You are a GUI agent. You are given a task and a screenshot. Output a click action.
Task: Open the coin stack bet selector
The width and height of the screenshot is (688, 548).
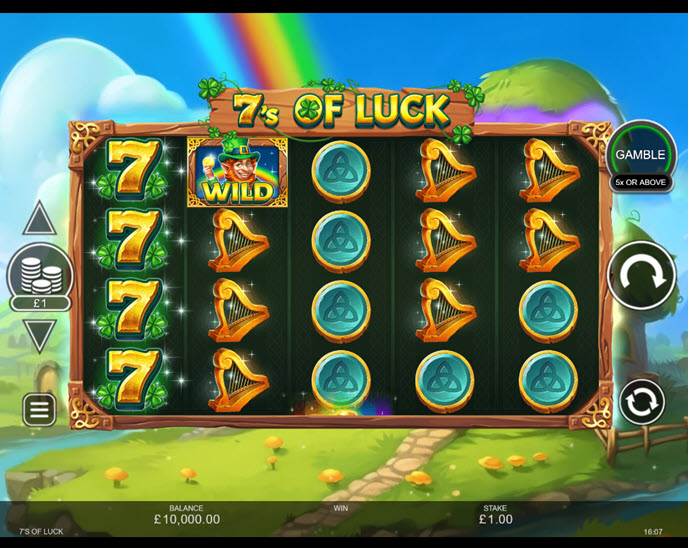point(39,272)
